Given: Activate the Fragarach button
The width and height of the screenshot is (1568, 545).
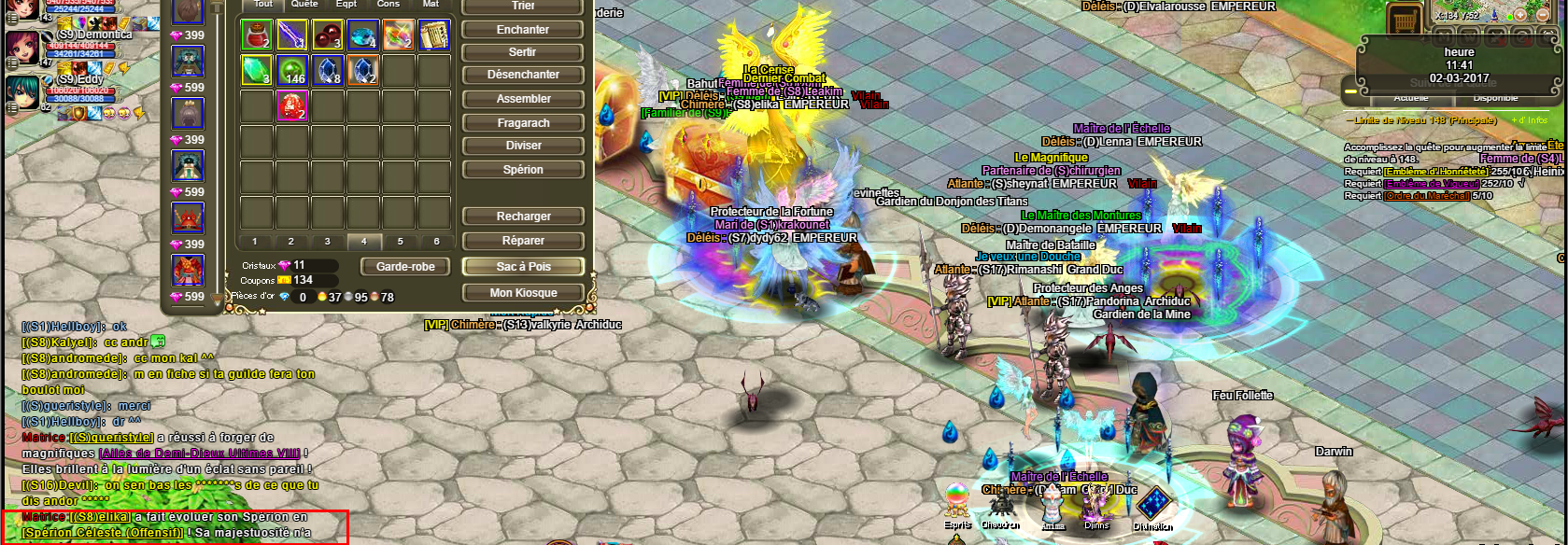Looking at the screenshot, I should tap(523, 123).
